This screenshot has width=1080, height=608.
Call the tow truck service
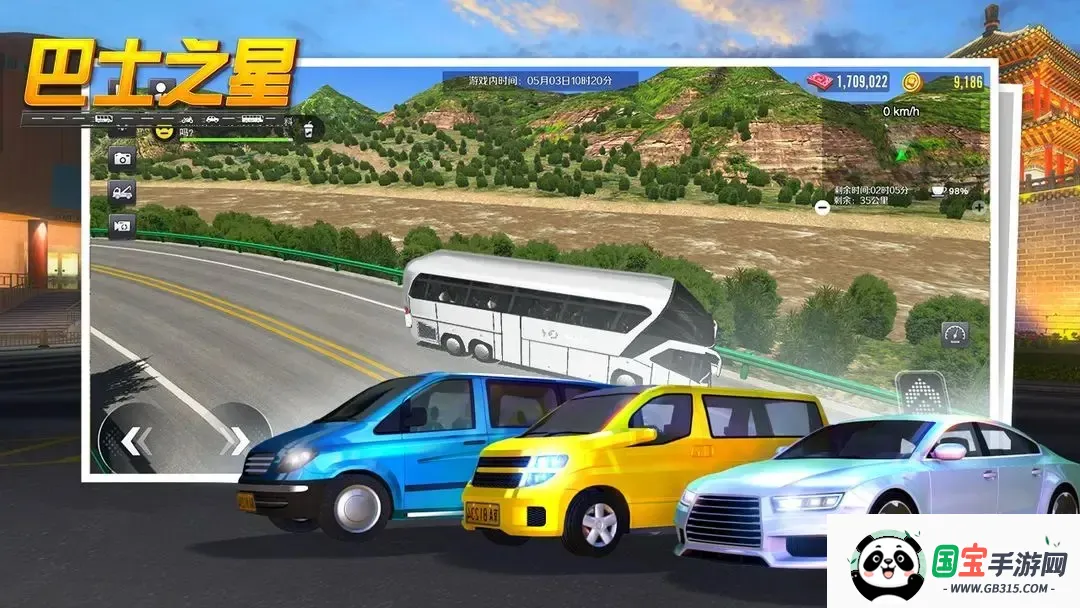pyautogui.click(x=123, y=193)
